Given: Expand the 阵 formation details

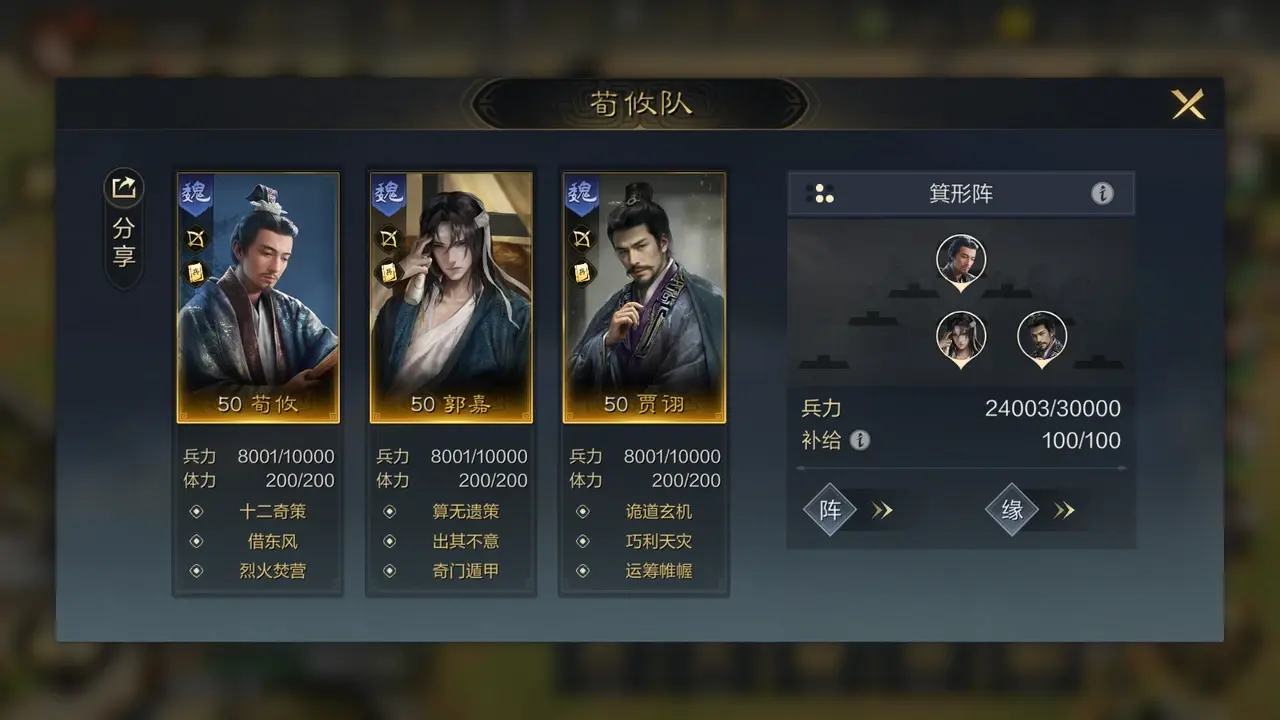Looking at the screenshot, I should click(x=848, y=510).
